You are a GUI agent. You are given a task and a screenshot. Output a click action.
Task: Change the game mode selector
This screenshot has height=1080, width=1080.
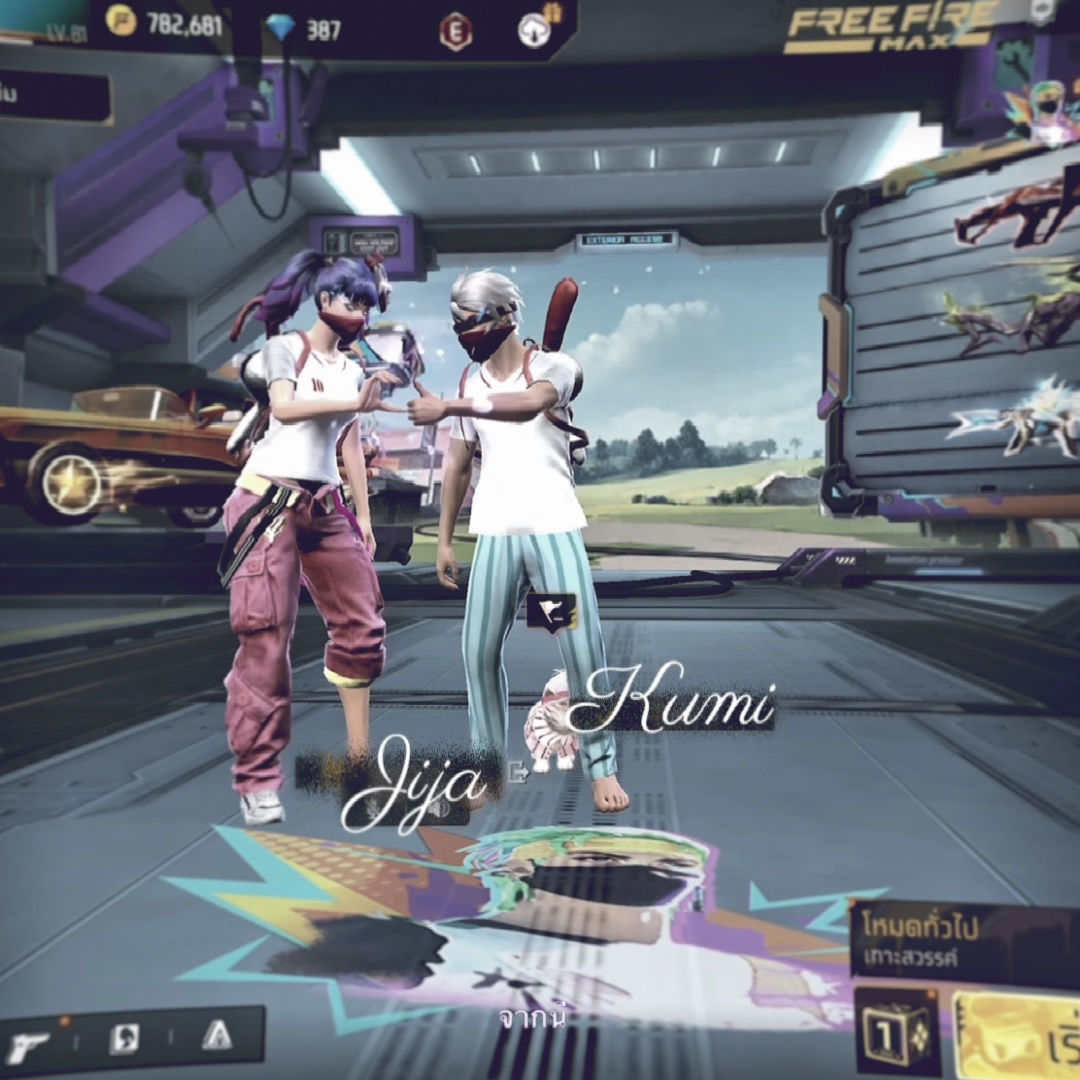click(x=960, y=940)
